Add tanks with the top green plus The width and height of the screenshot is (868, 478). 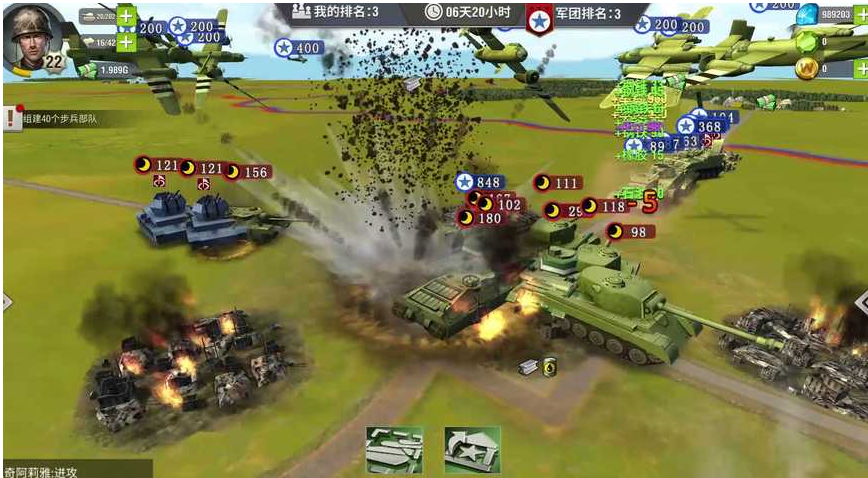click(x=127, y=17)
